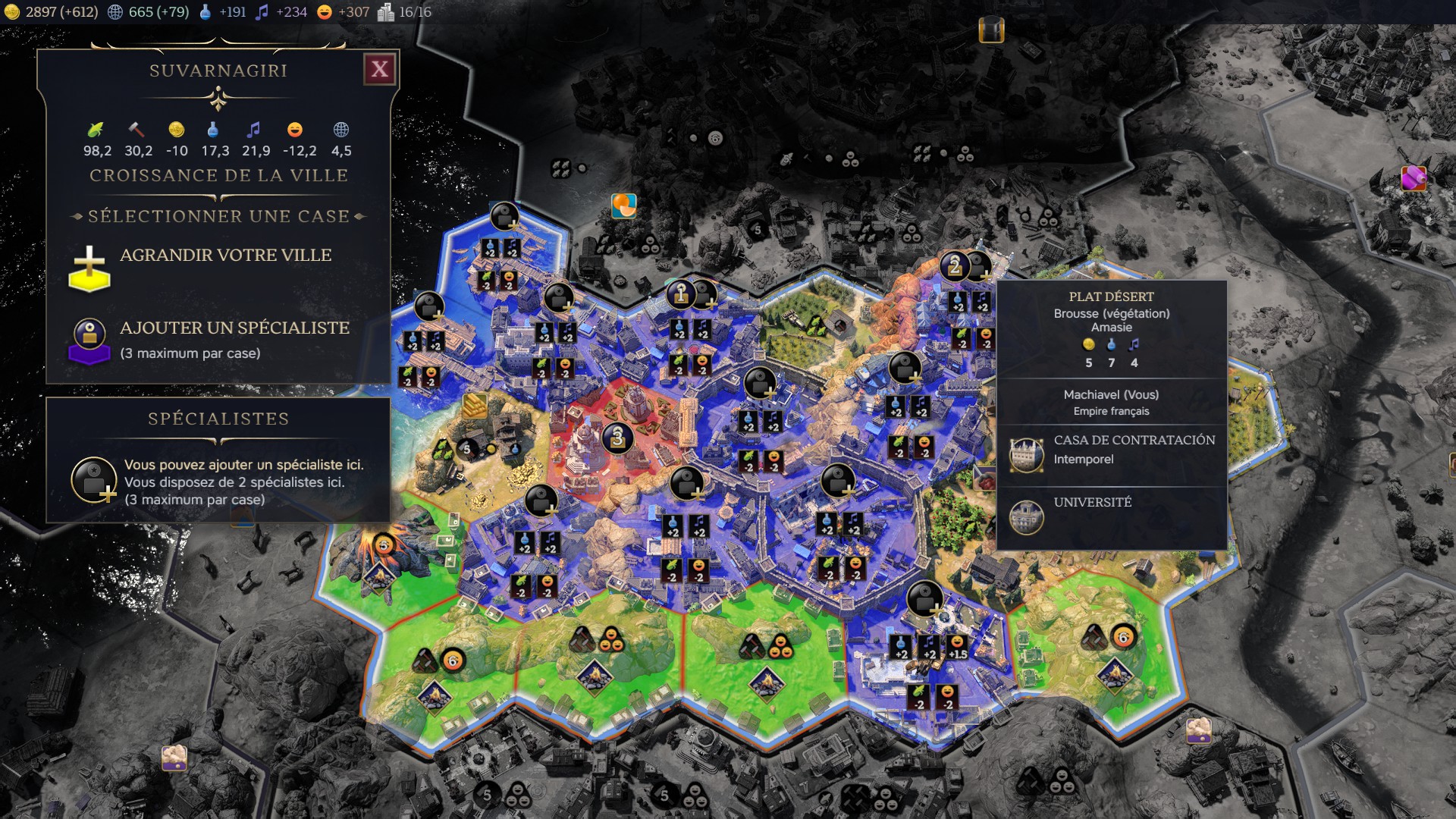Choose Agrandir votre ville option

coord(224,256)
